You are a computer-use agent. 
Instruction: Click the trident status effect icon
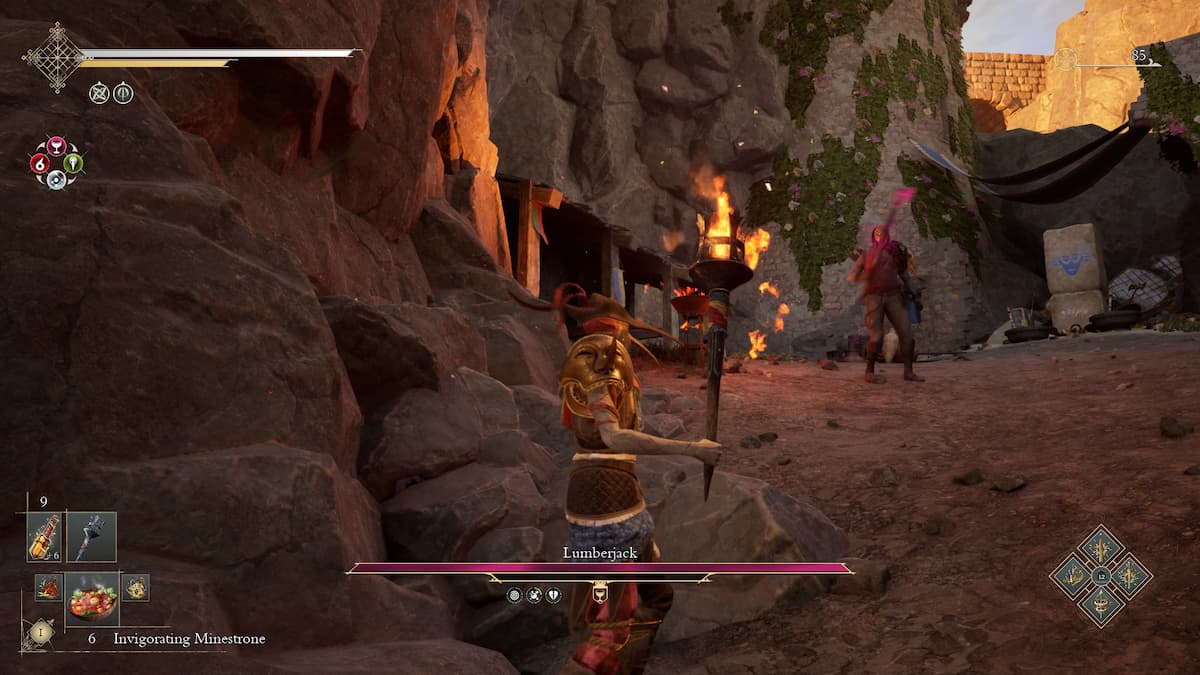click(x=123, y=93)
